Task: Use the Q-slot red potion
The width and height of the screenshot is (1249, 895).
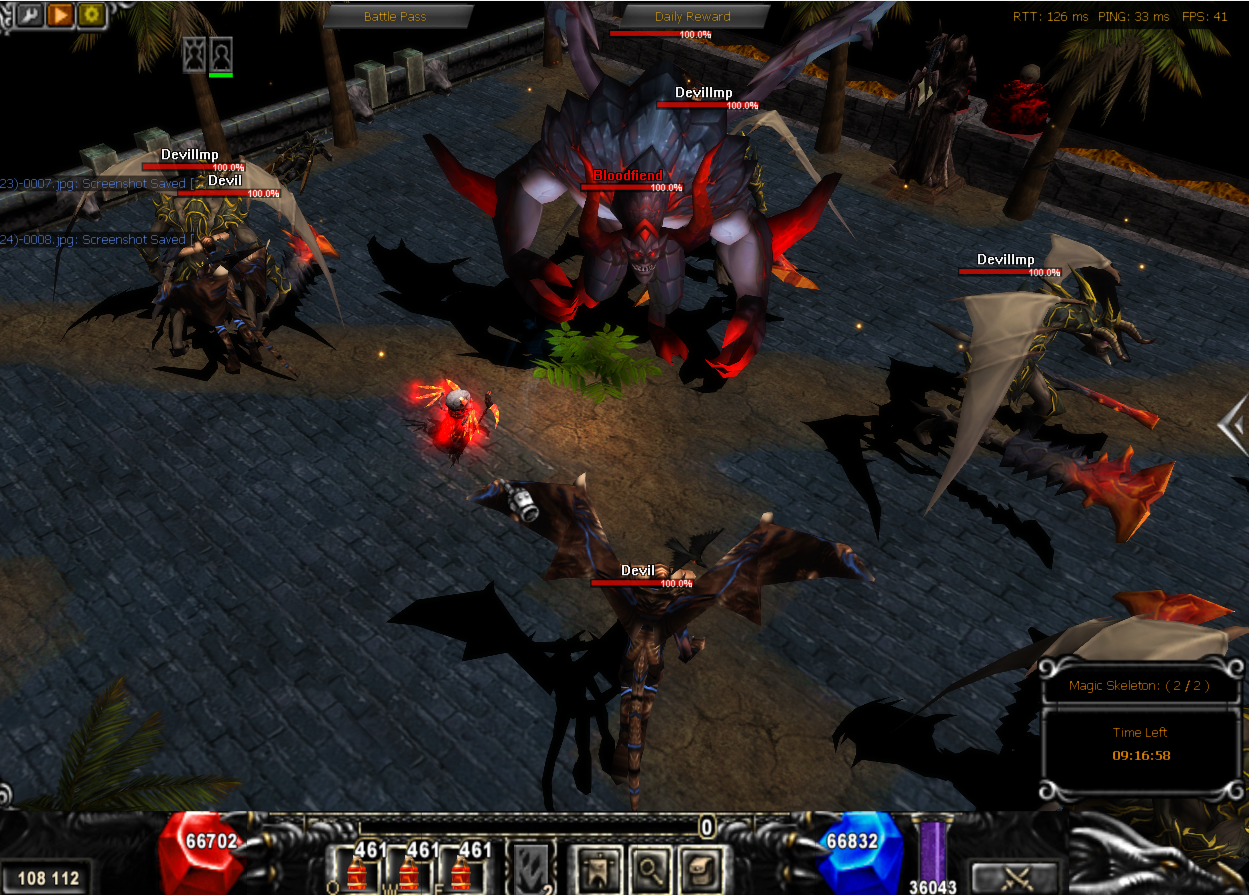Action: [x=357, y=872]
